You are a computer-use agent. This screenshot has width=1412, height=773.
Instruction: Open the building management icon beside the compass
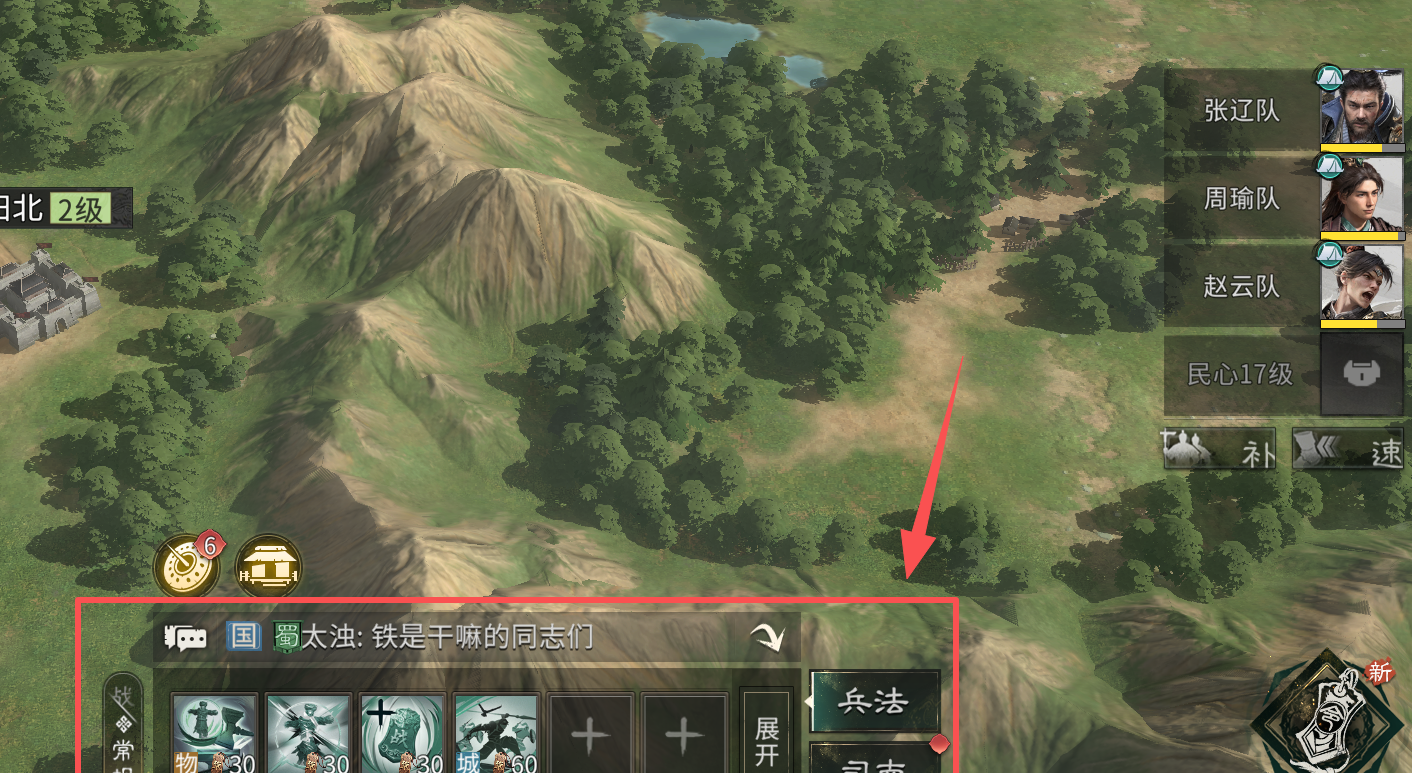[x=268, y=567]
